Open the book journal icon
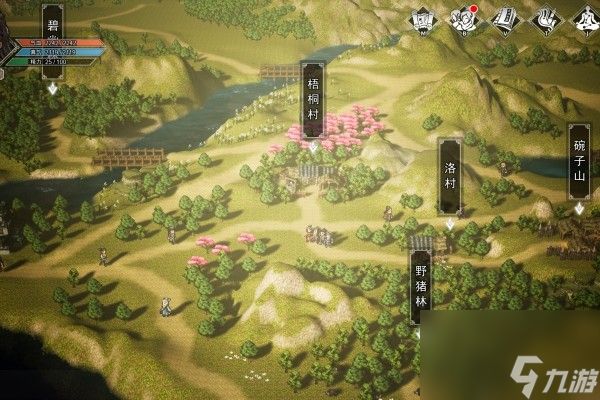 pyautogui.click(x=504, y=19)
